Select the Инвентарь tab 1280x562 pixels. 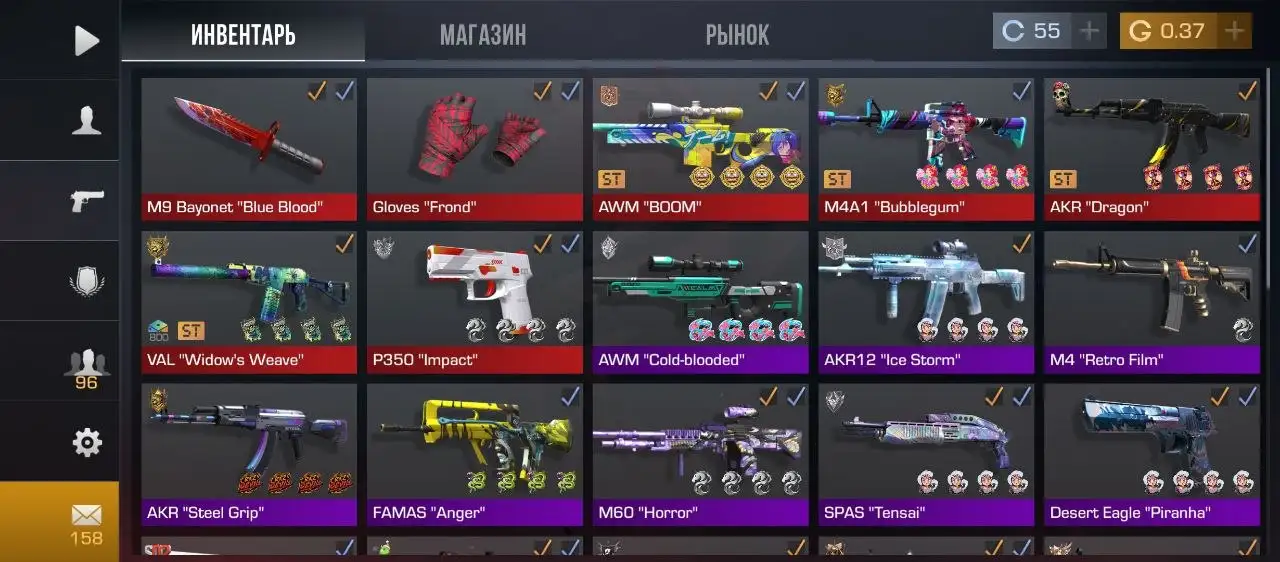[243, 35]
